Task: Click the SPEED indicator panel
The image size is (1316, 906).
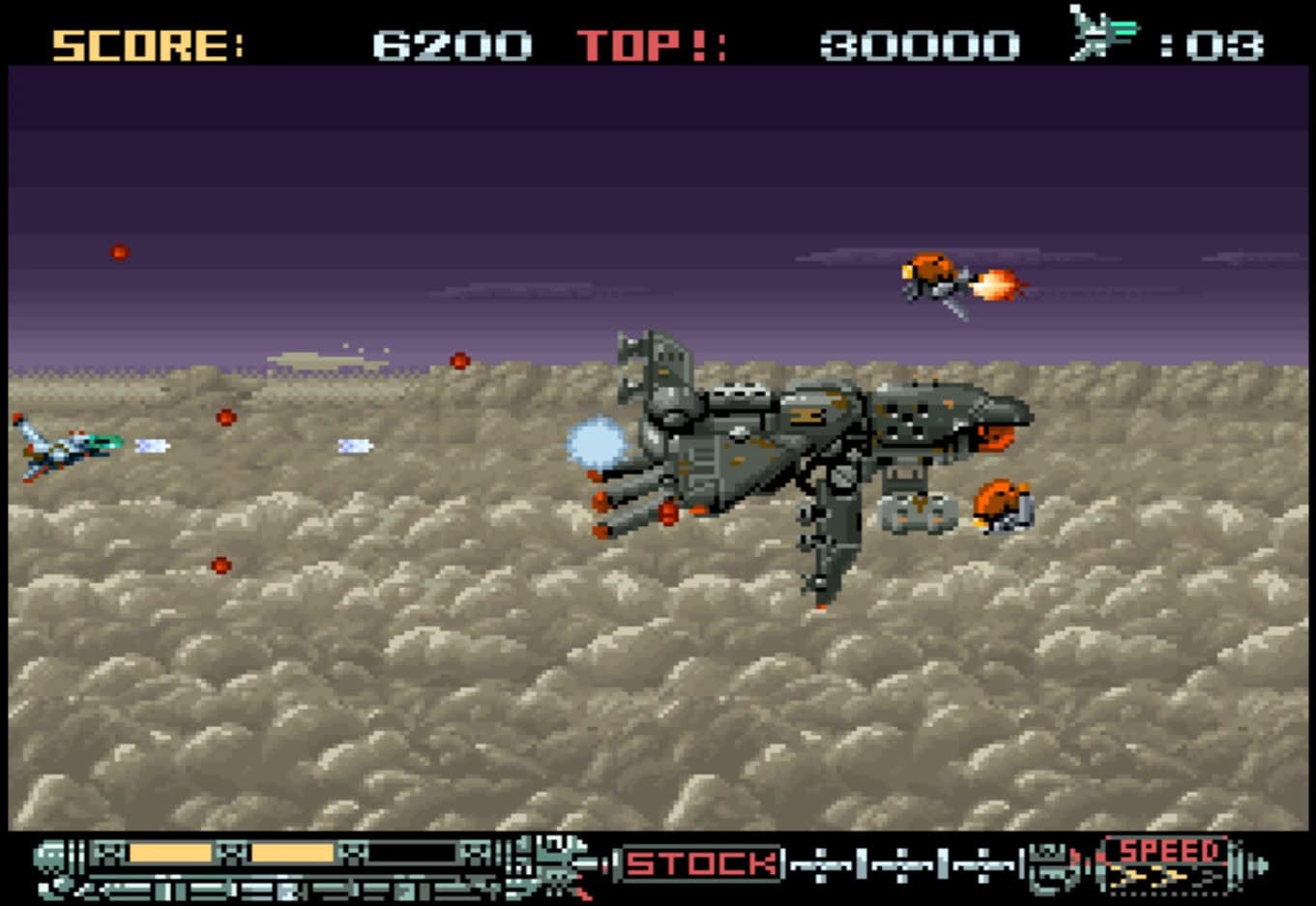Action: click(1167, 863)
